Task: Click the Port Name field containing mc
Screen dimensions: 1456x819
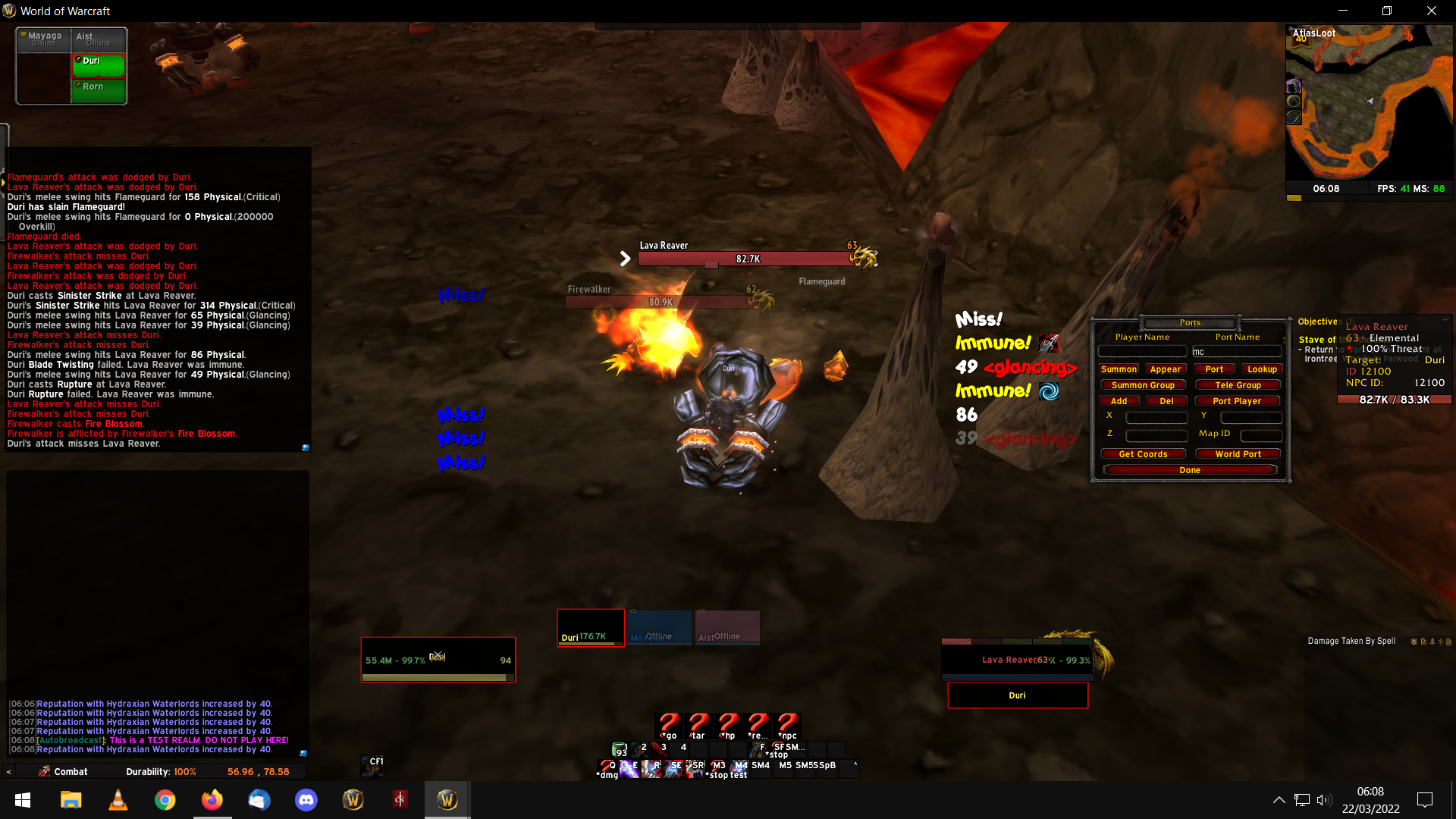Action: point(1237,351)
